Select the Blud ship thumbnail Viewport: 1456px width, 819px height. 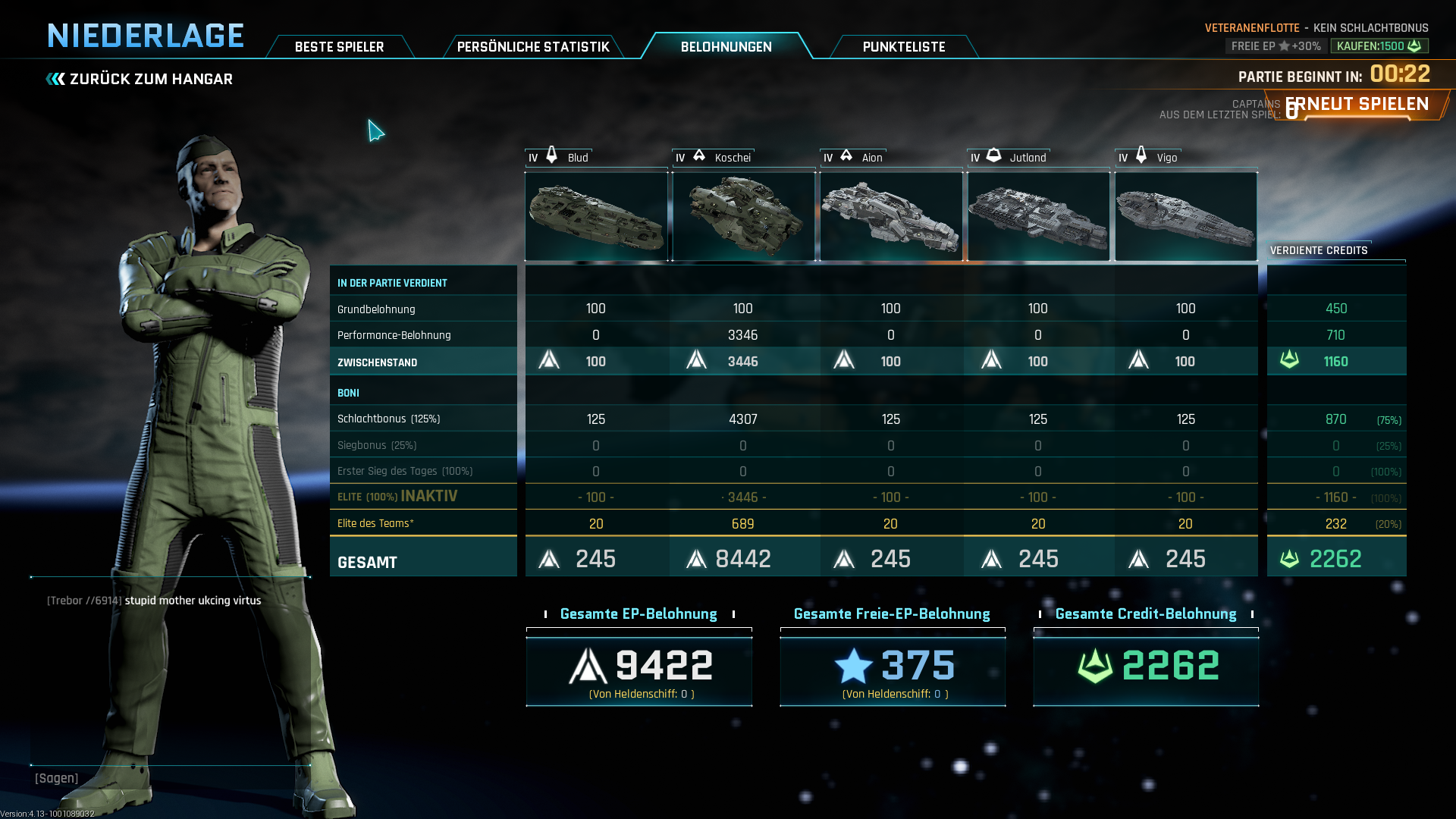coord(596,216)
